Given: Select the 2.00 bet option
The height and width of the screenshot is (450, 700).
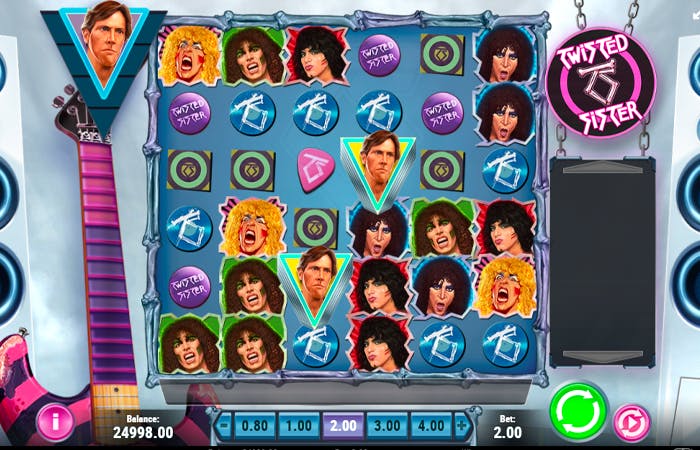Looking at the screenshot, I should click(343, 425).
